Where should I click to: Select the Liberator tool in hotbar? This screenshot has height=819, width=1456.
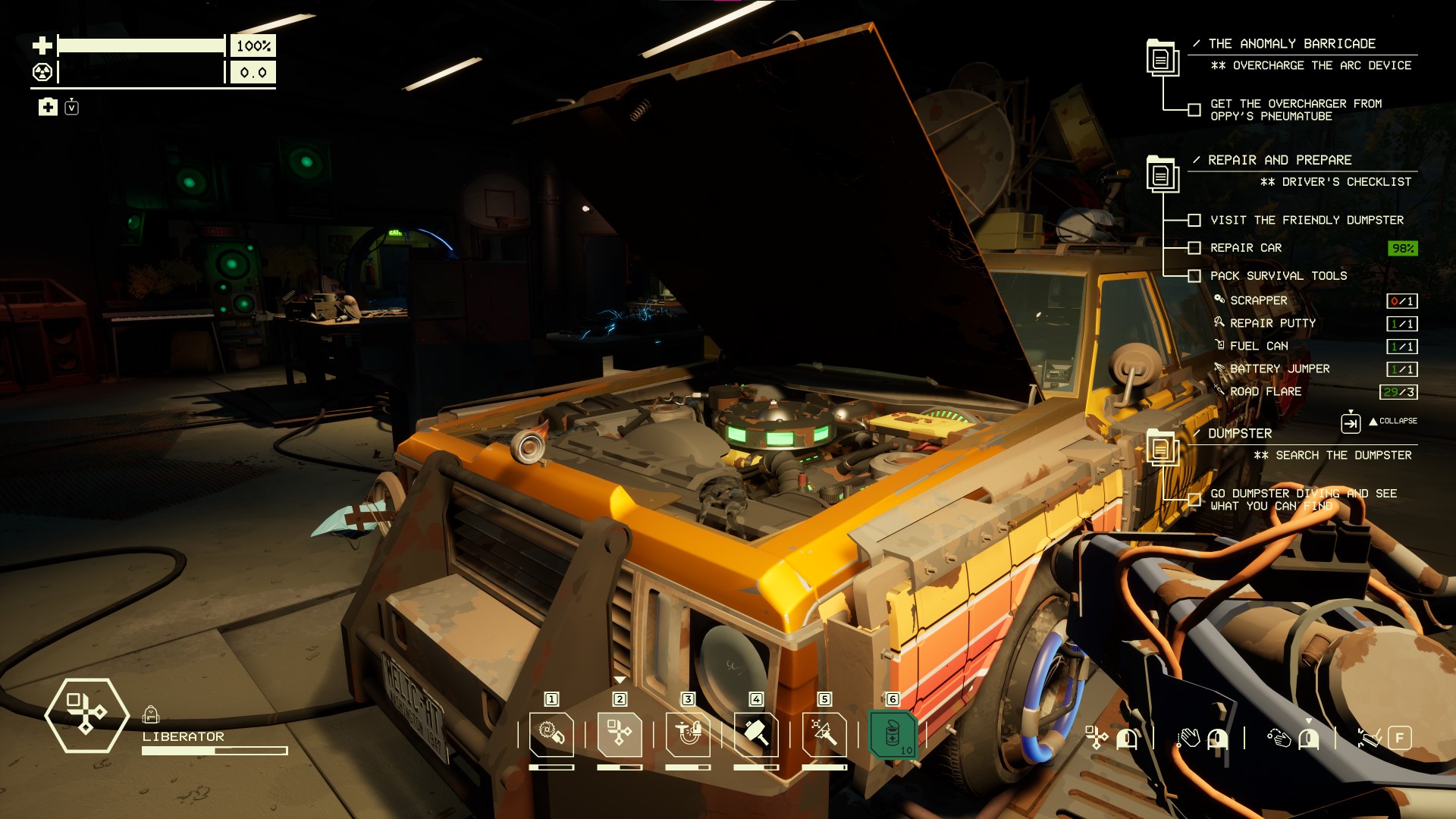[x=620, y=734]
